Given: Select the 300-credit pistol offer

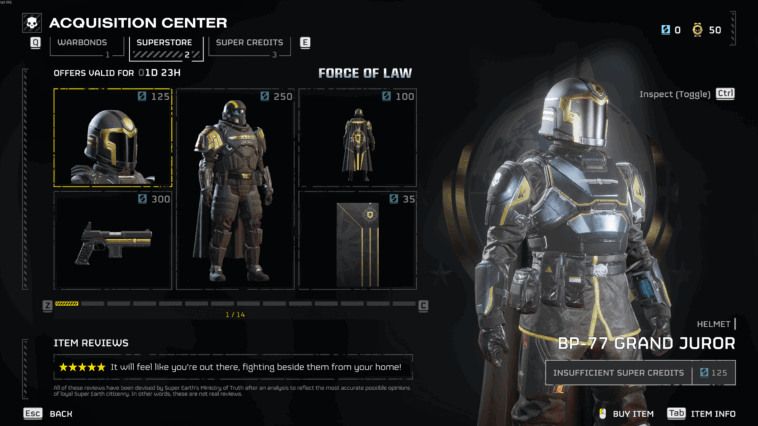Looking at the screenshot, I should [113, 241].
